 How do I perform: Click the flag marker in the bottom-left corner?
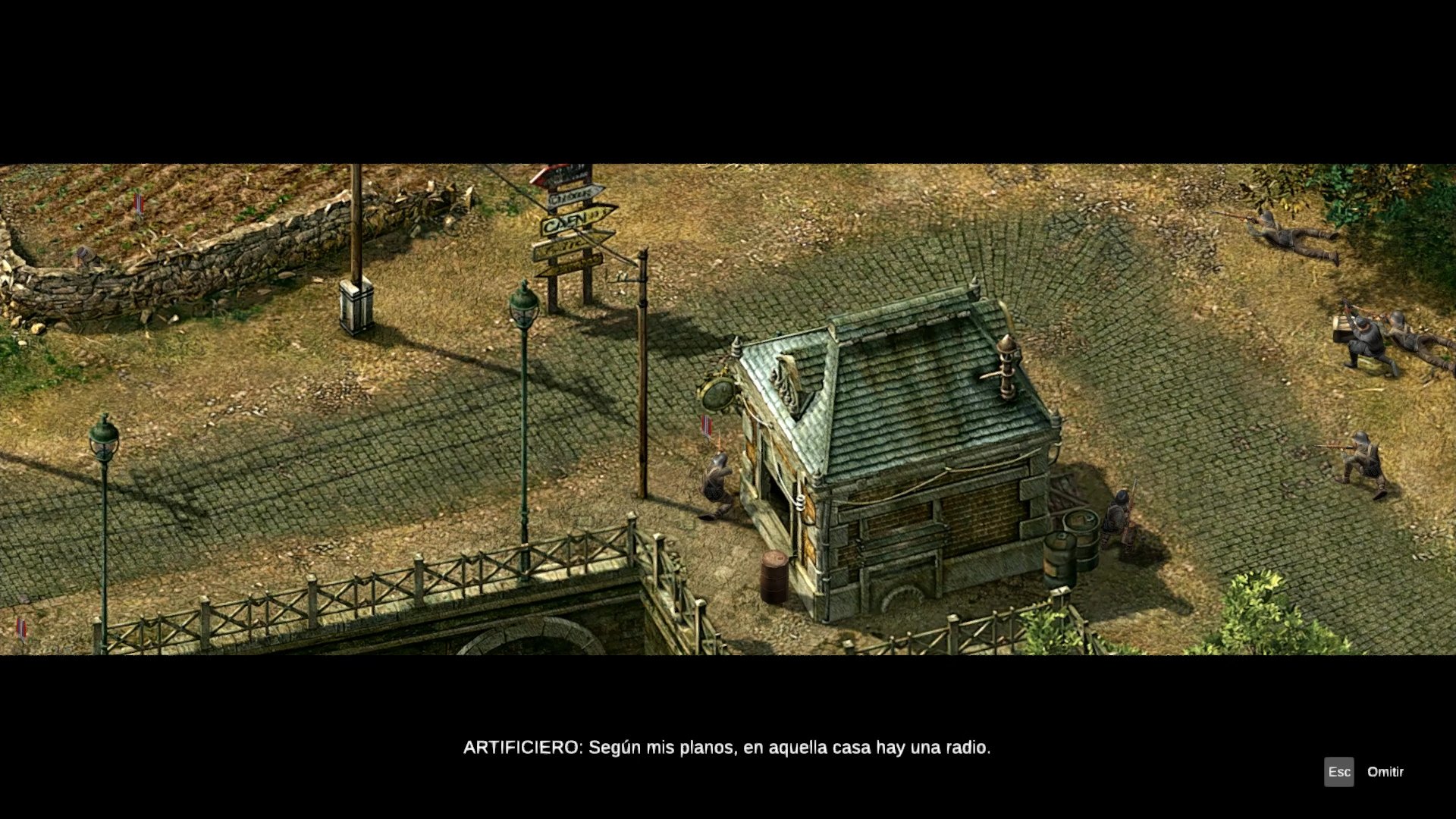21,628
